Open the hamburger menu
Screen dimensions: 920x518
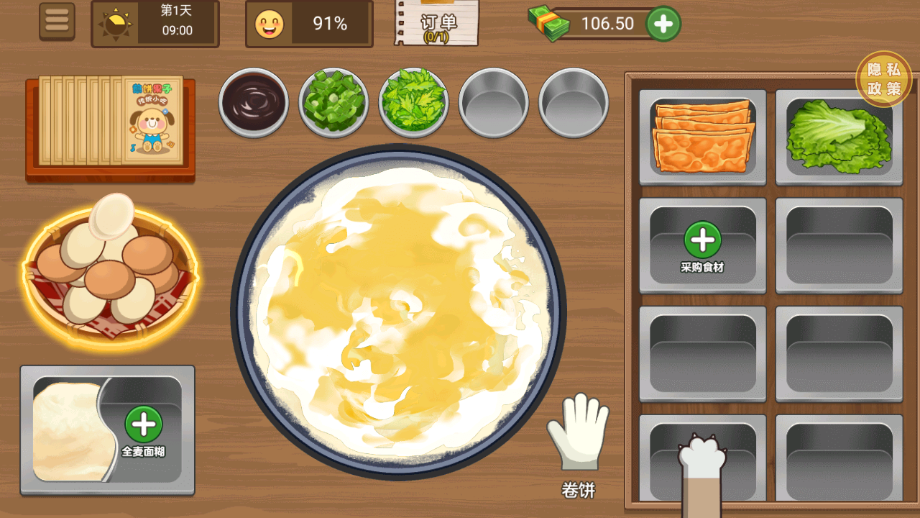(x=57, y=21)
